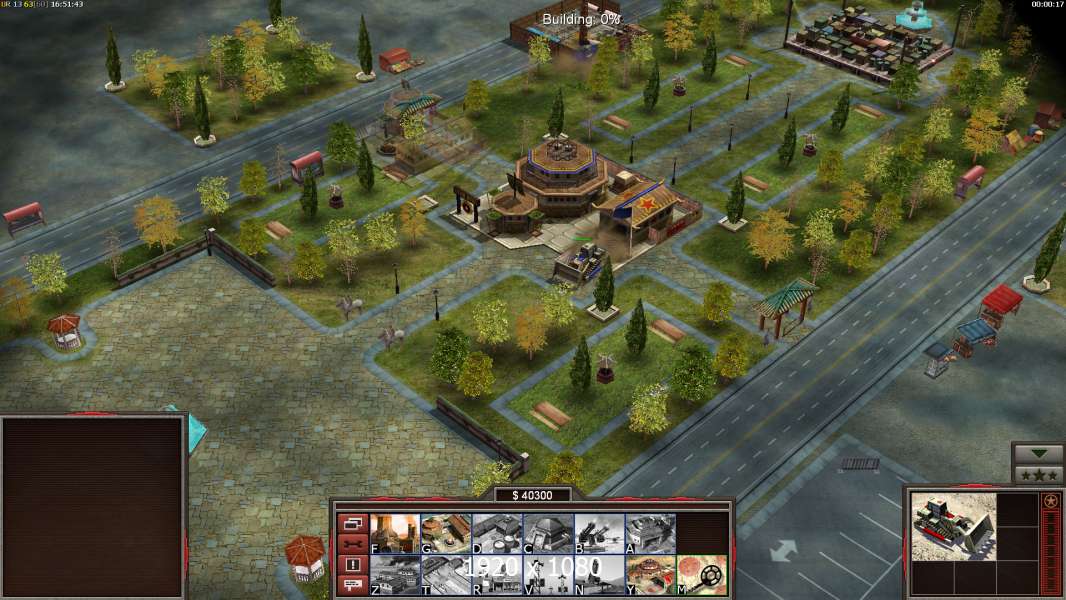Select the bunker build icon labeled C
1066x600 pixels.
pyautogui.click(x=548, y=534)
